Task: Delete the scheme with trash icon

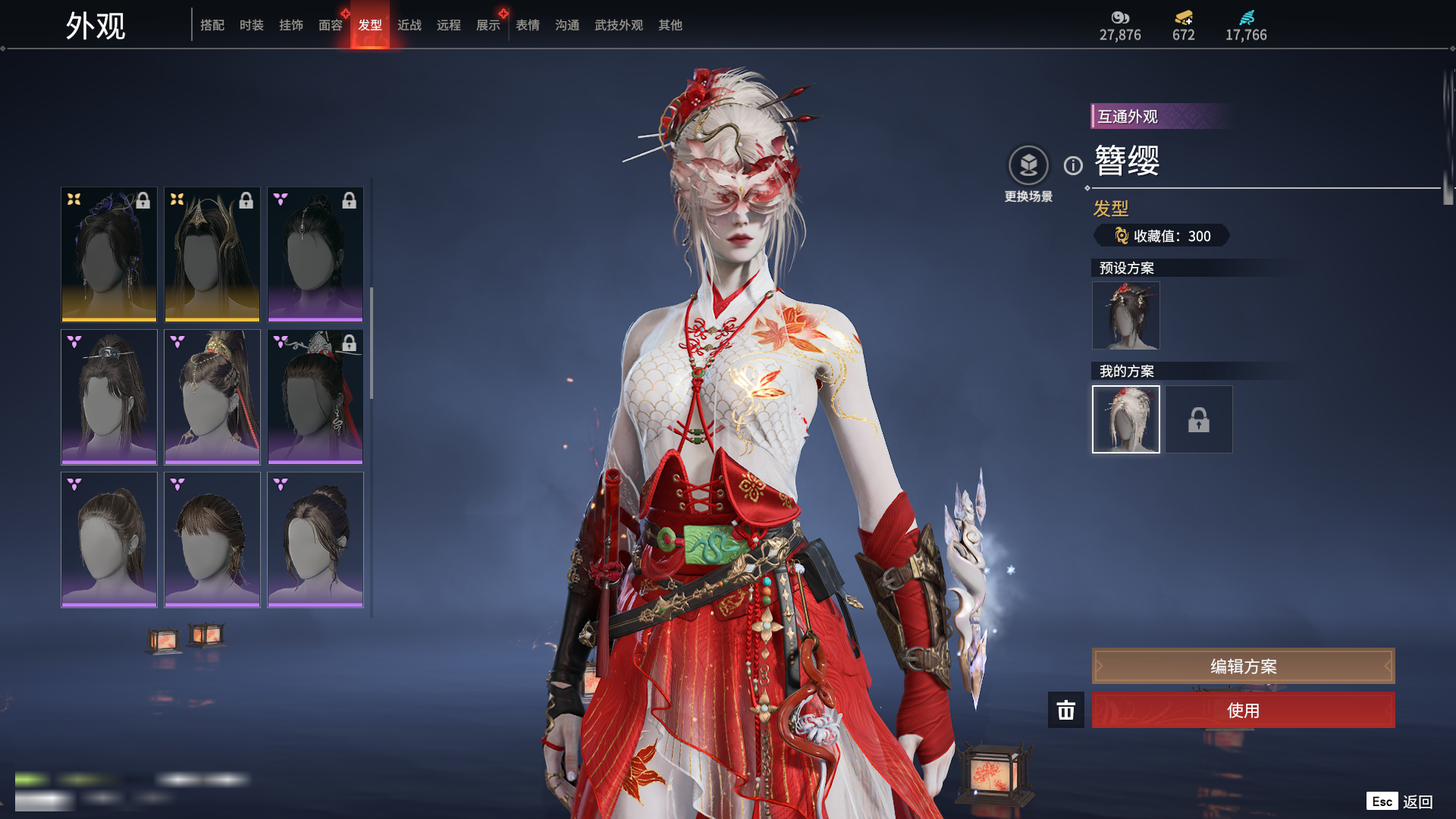Action: pyautogui.click(x=1066, y=711)
